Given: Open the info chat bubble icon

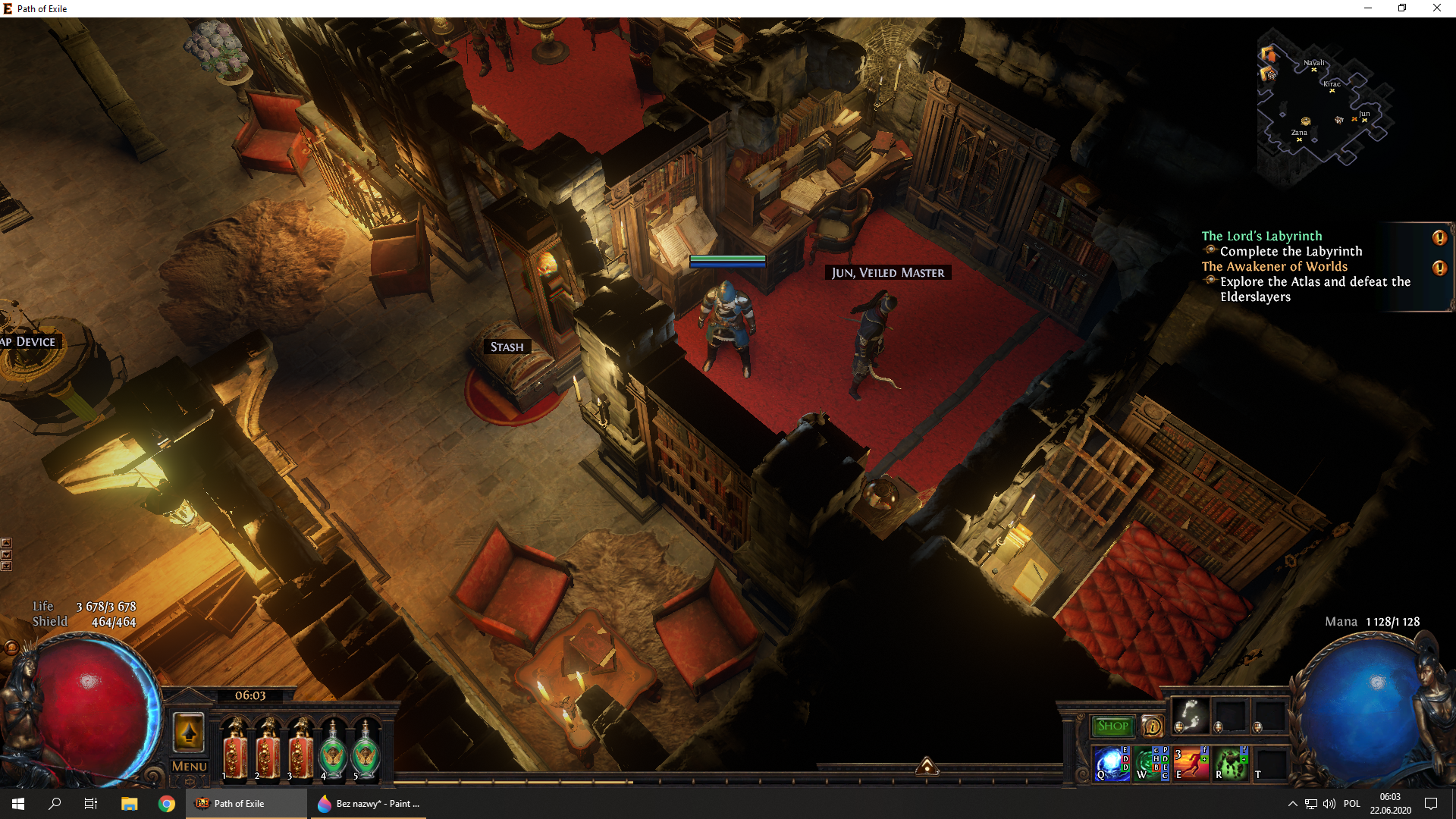Looking at the screenshot, I should 1152,726.
